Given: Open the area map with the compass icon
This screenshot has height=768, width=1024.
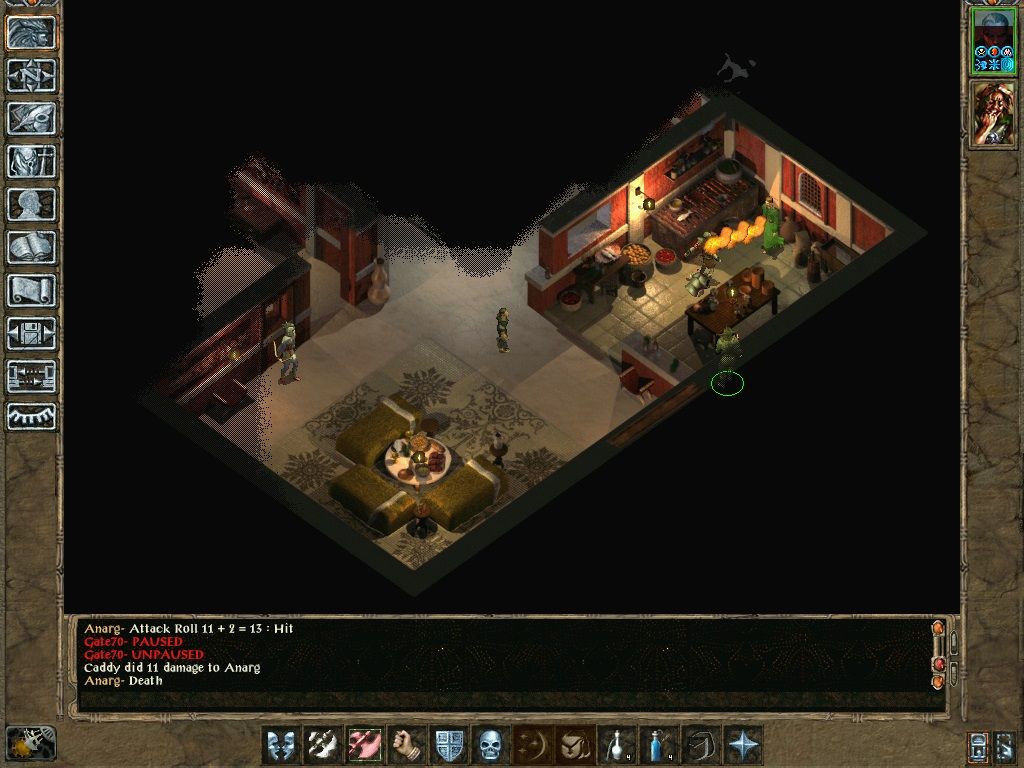Looking at the screenshot, I should [31, 75].
